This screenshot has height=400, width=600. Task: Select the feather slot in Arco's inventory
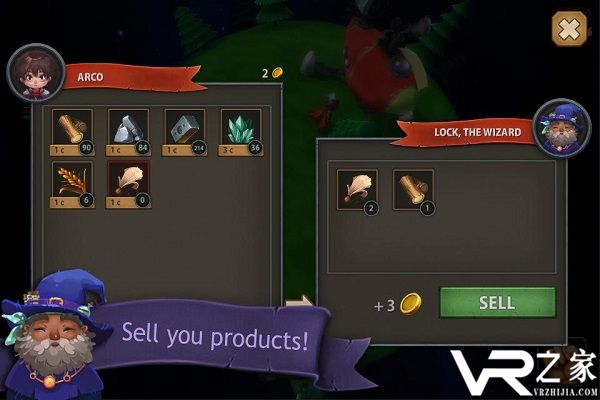128,184
